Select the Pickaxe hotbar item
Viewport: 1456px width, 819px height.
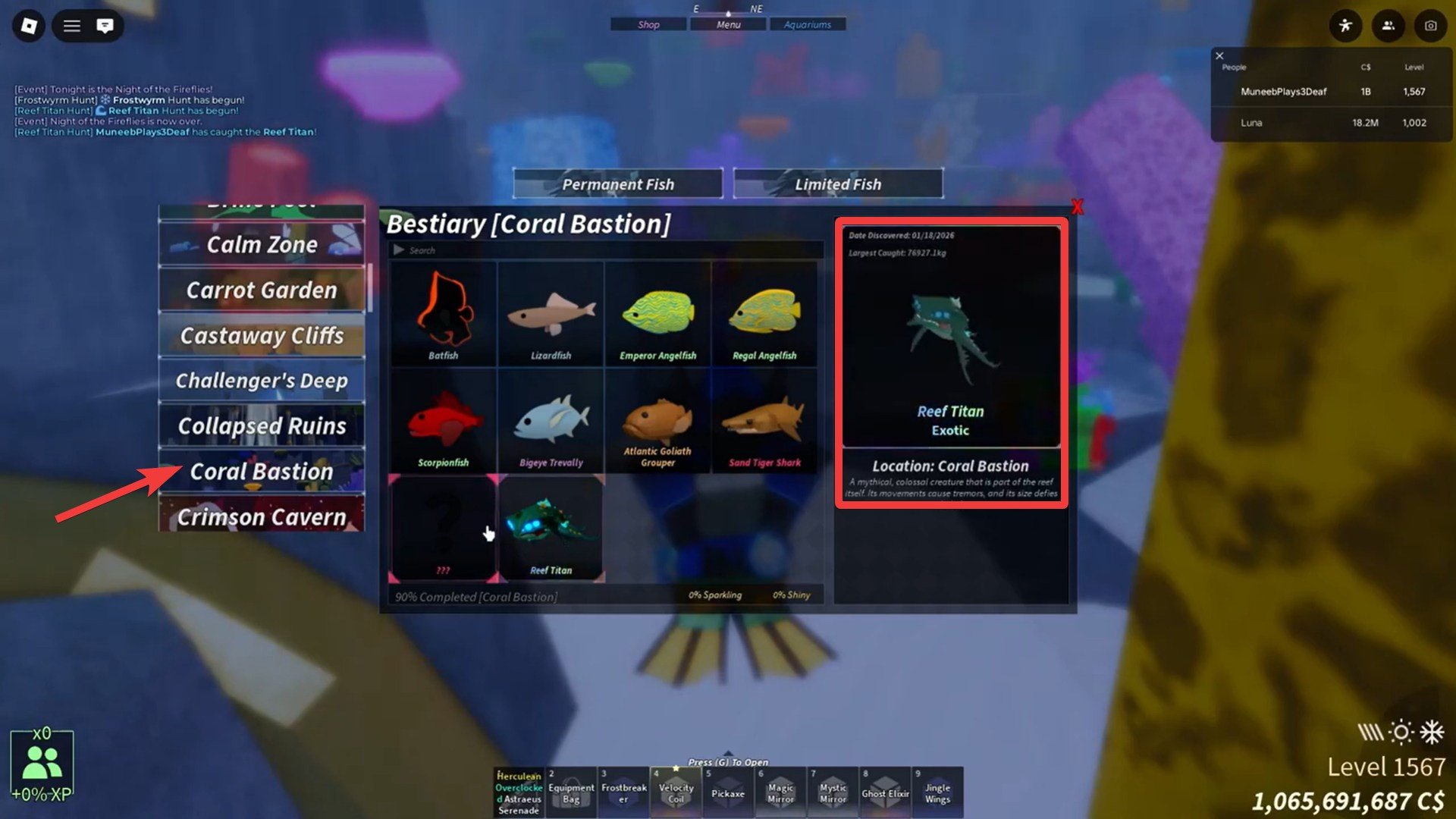[727, 792]
